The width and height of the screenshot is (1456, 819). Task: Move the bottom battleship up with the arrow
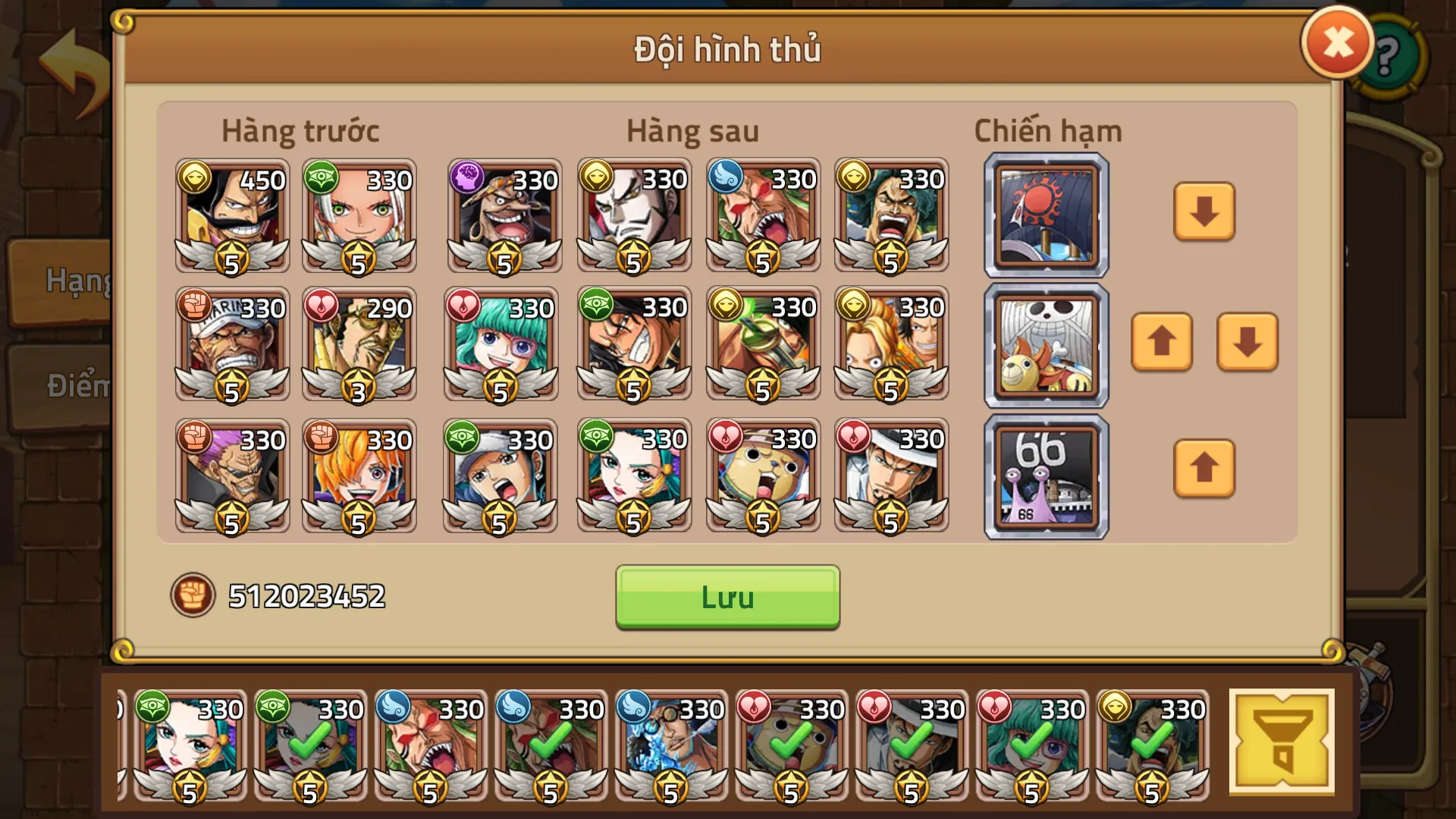1203,469
